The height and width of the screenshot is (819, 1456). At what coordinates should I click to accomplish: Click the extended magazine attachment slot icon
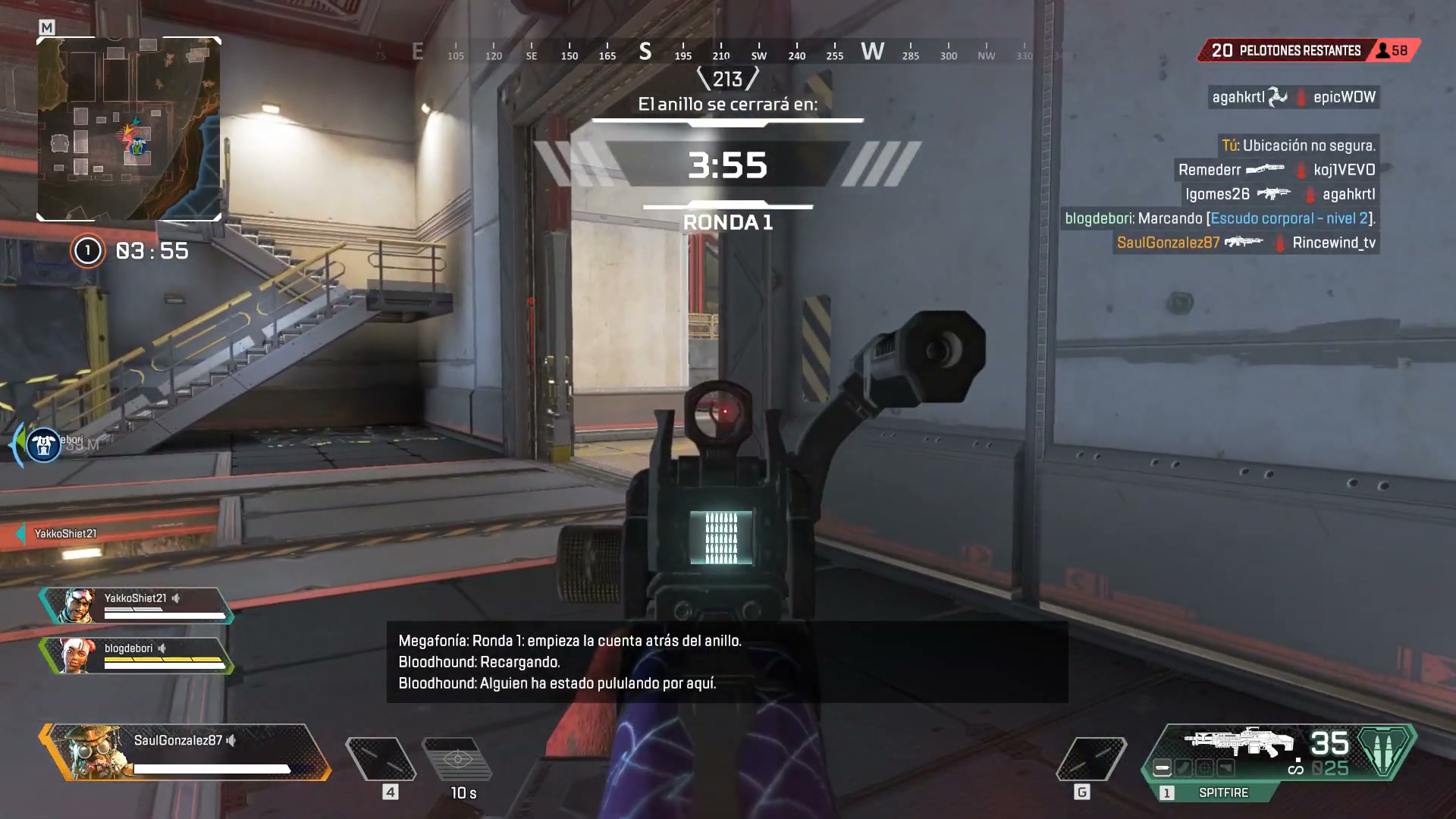coord(1184,767)
